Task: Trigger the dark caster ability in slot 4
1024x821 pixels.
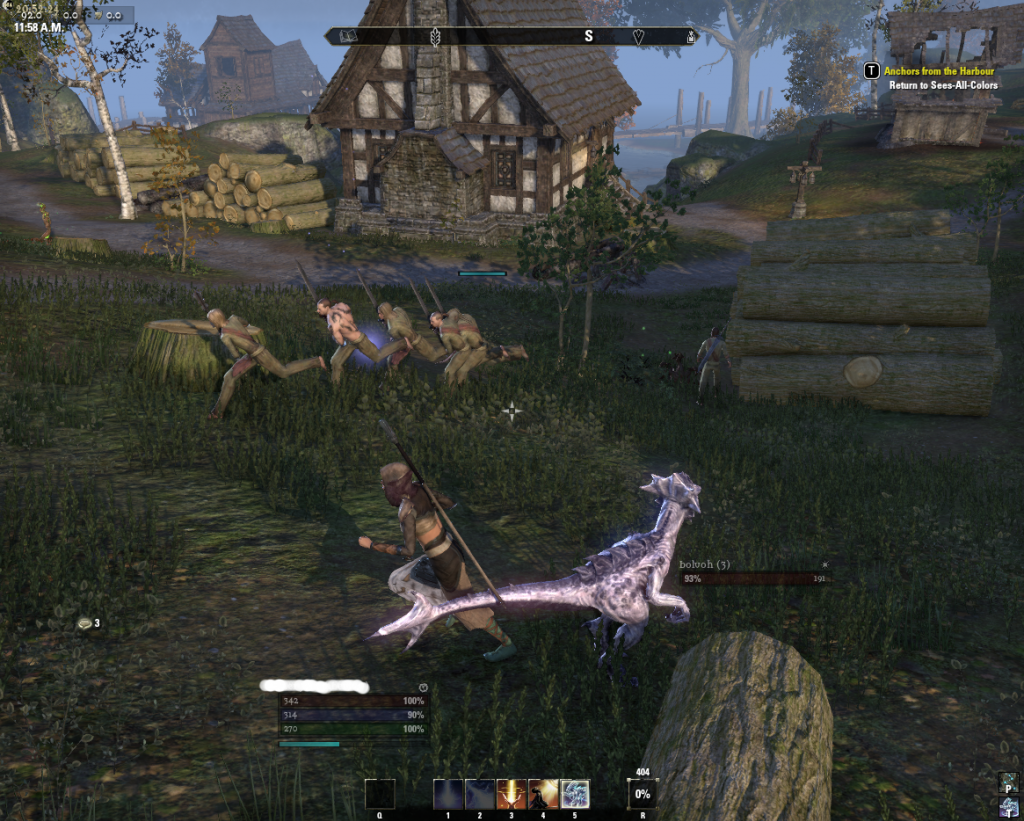Action: [x=543, y=794]
